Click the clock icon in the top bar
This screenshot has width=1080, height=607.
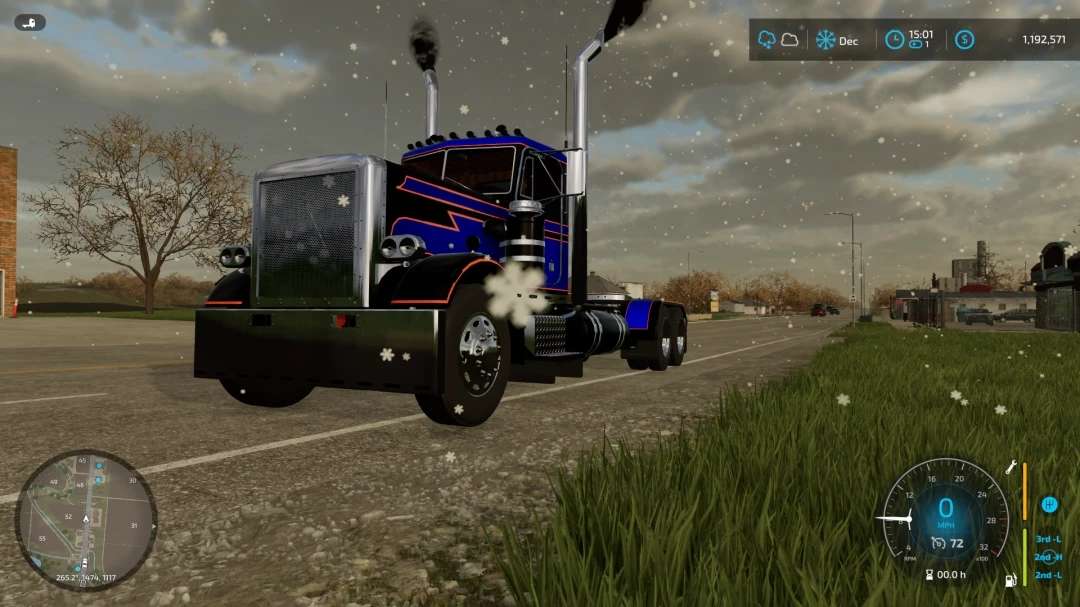(894, 40)
